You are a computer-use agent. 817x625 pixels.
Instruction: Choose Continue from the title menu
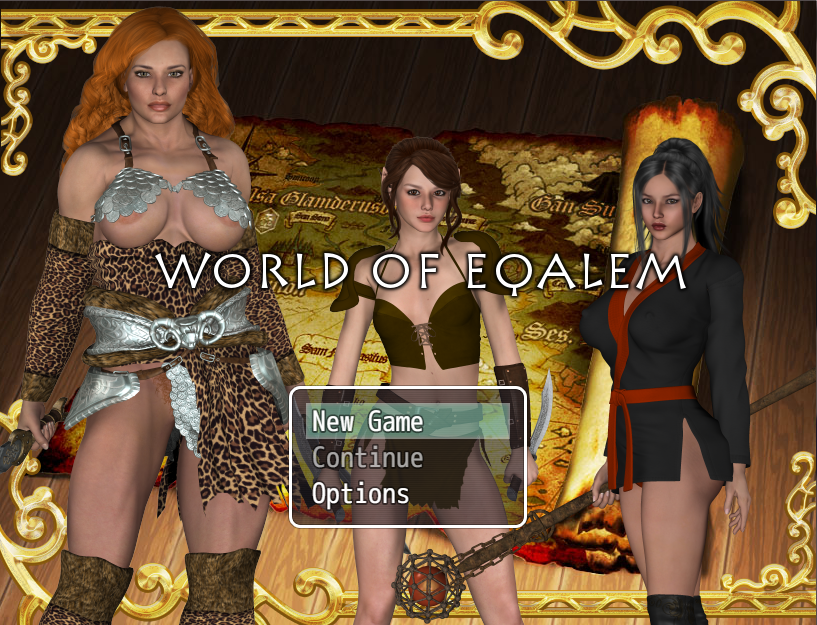[x=367, y=458]
